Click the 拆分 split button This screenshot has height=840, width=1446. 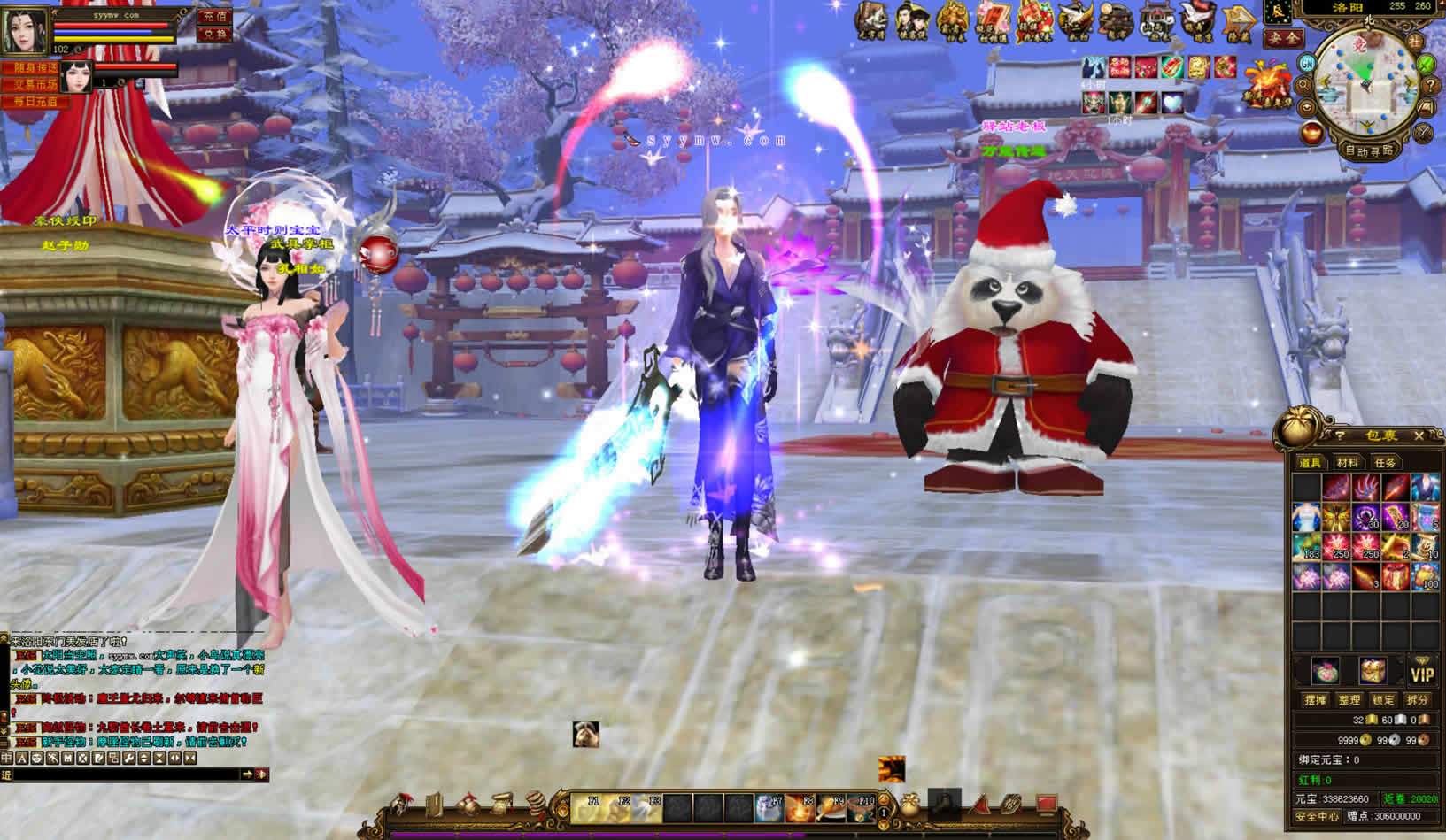(1417, 700)
